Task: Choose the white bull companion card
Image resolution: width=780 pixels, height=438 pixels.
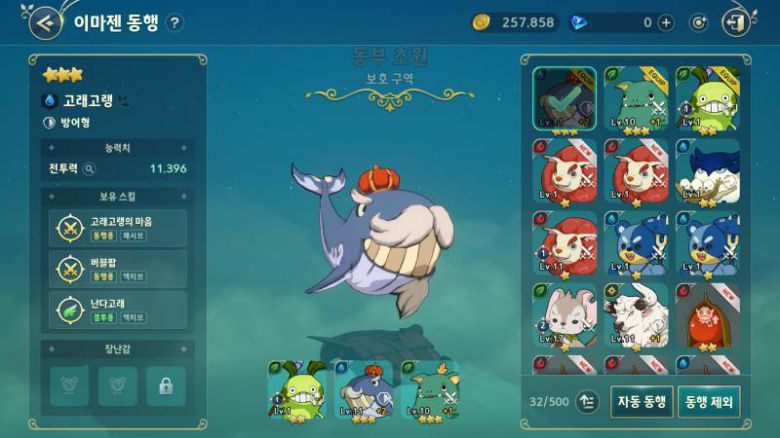Action: (636, 316)
